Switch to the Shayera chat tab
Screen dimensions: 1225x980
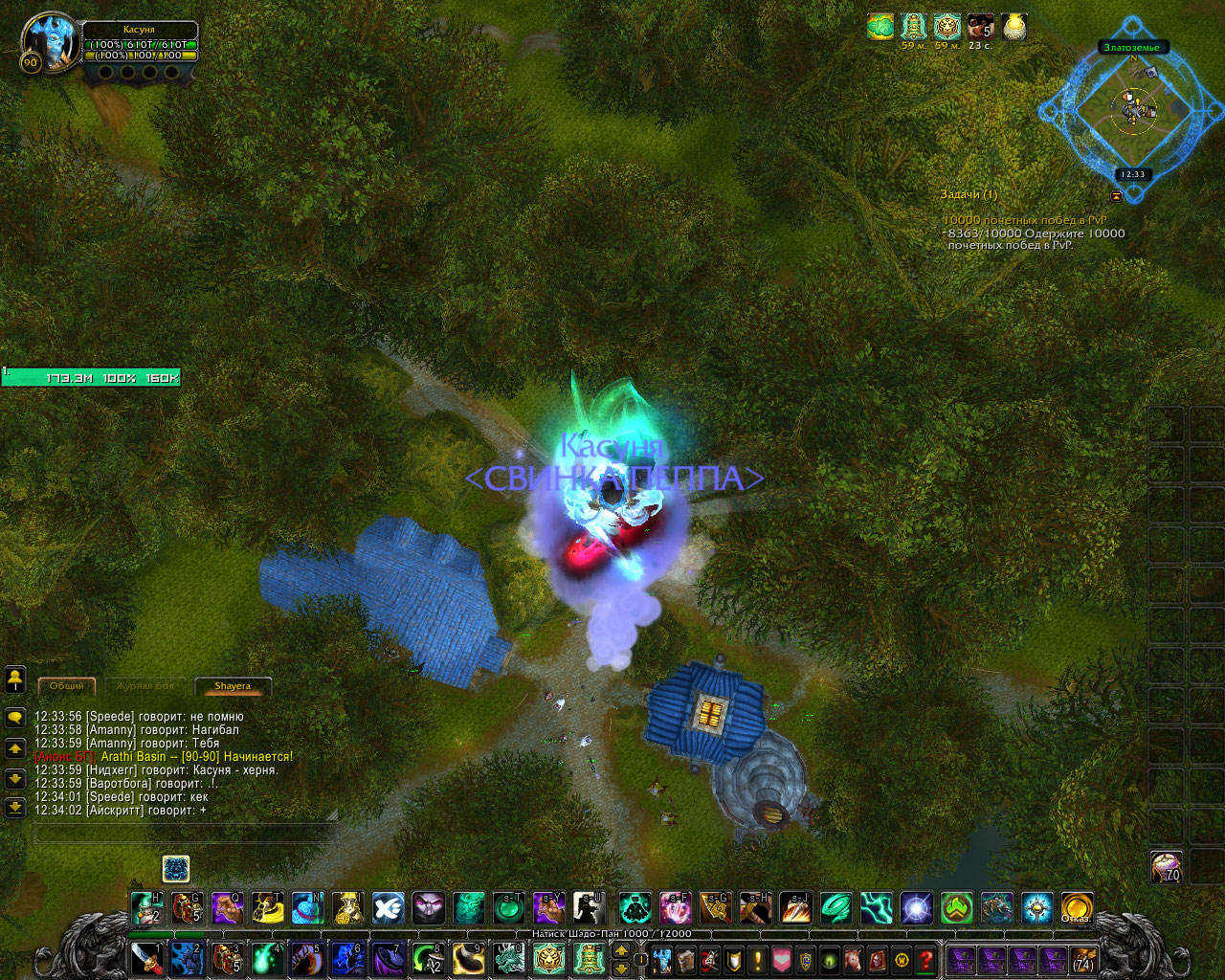tap(233, 686)
